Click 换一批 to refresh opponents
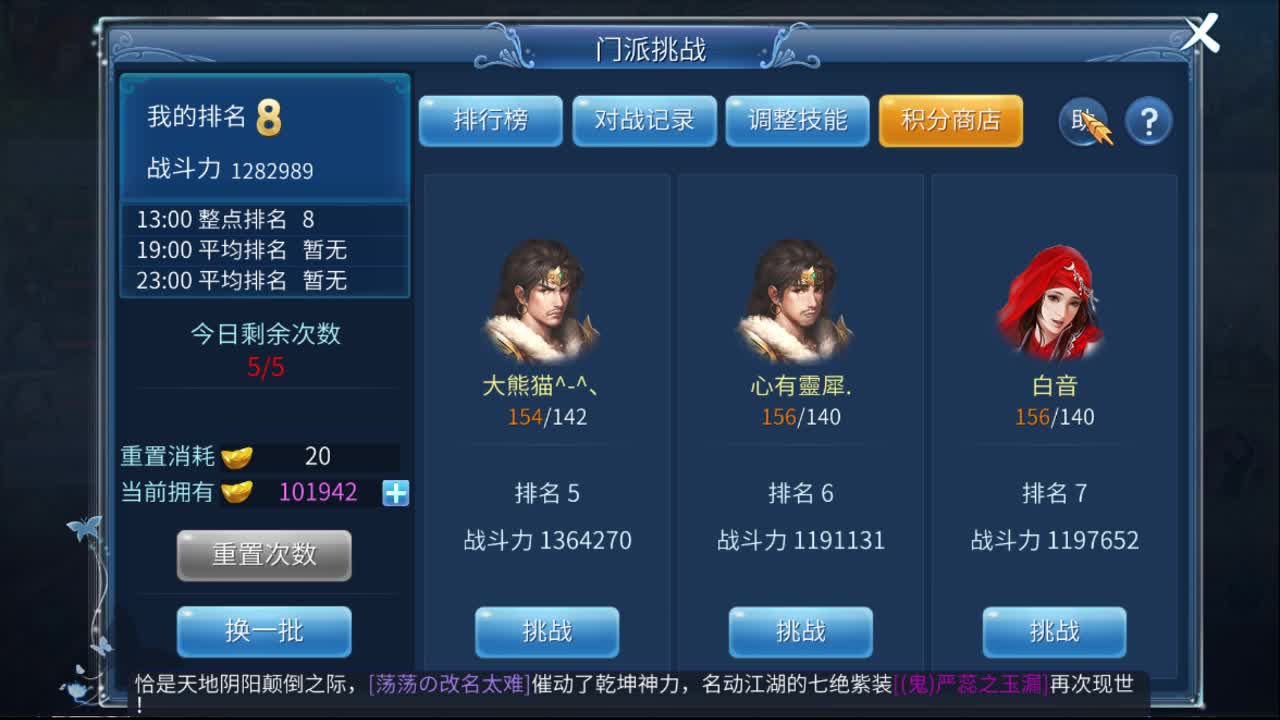Screen dimensions: 1280x720 tap(264, 631)
